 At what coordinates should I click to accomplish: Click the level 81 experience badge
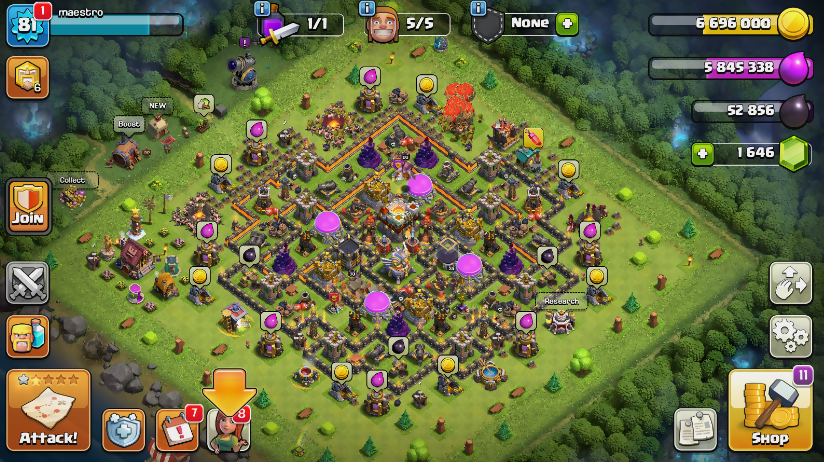click(25, 26)
